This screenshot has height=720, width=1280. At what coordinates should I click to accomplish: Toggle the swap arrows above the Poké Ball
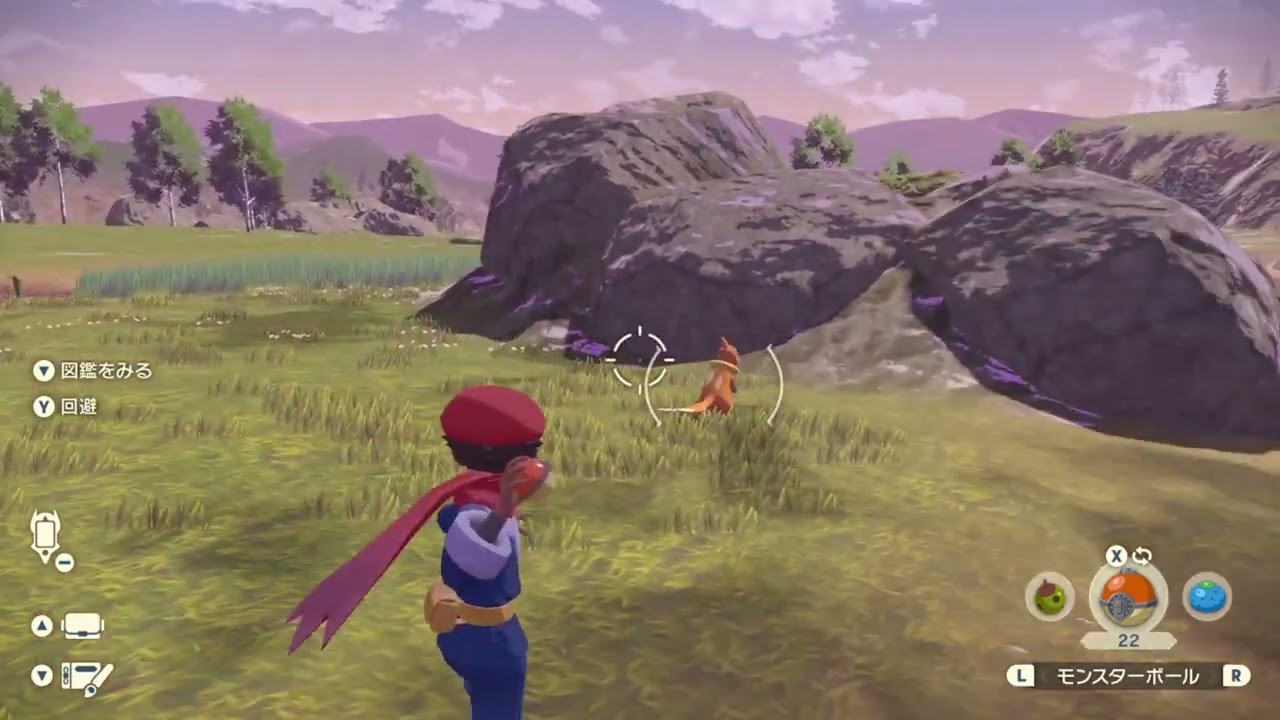point(1141,555)
